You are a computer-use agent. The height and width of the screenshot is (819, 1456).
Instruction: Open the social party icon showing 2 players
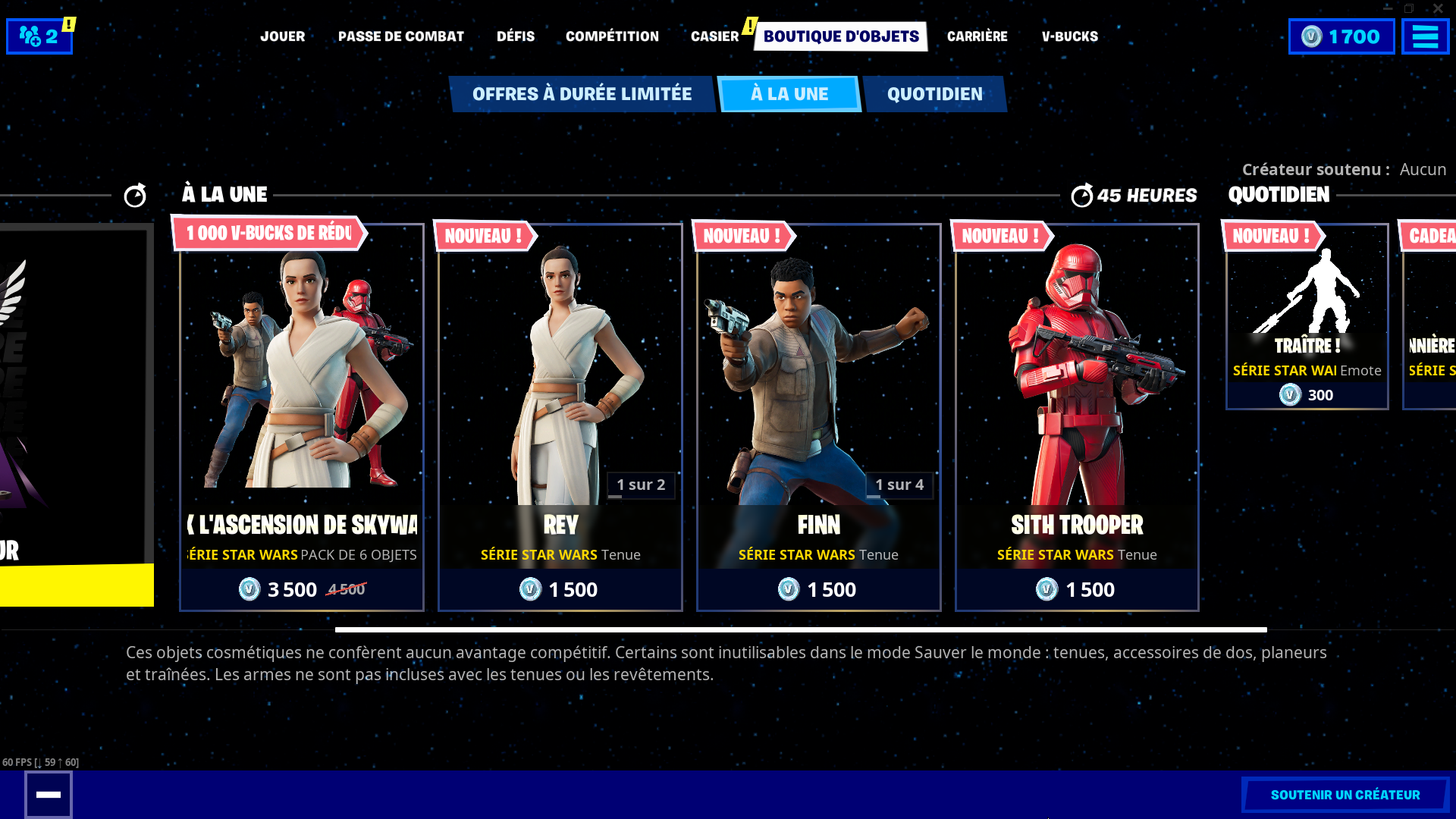39,36
